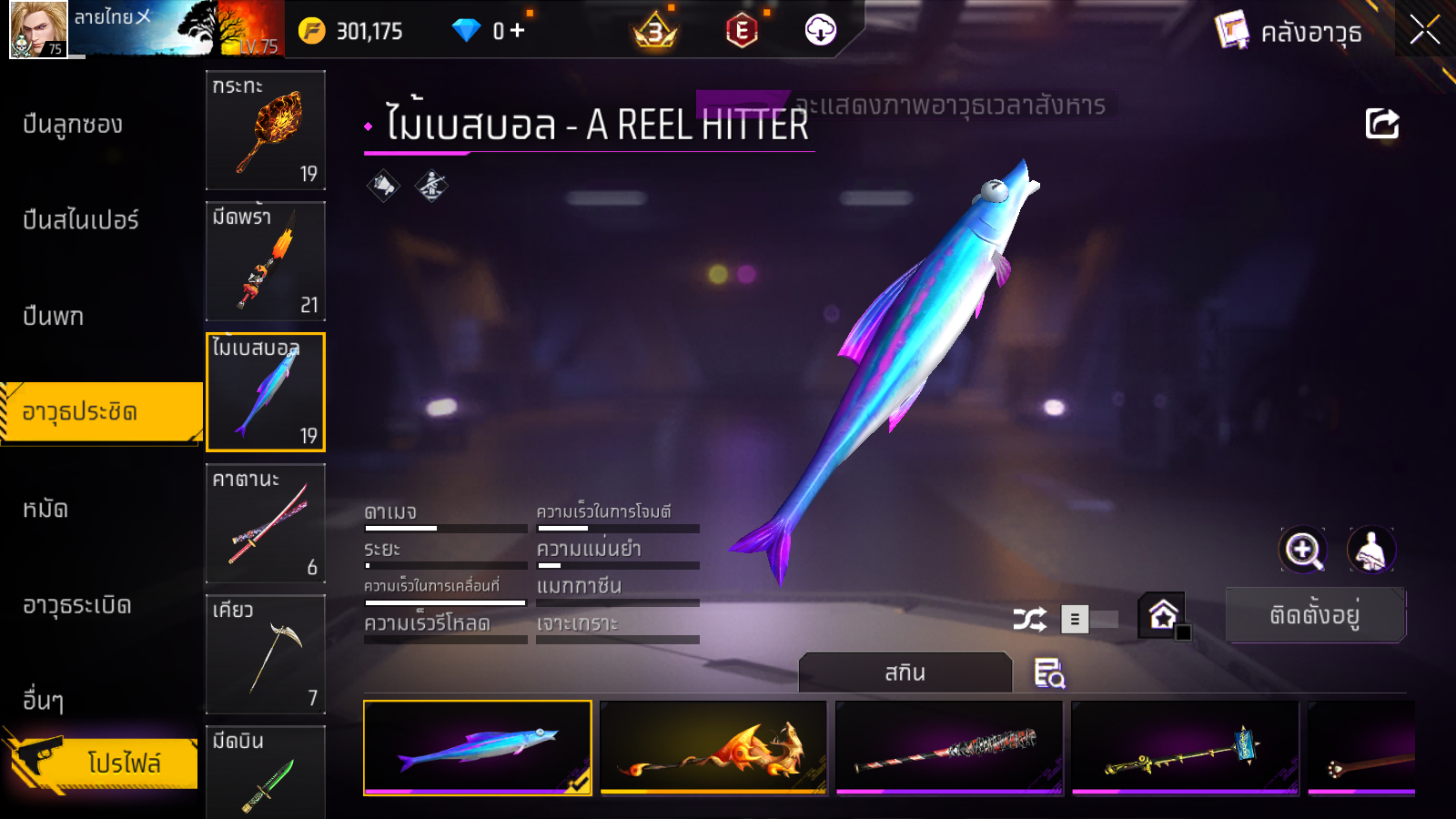Zoom in with the magnifier icon
Viewport: 1456px width, 819px height.
pos(1302,550)
